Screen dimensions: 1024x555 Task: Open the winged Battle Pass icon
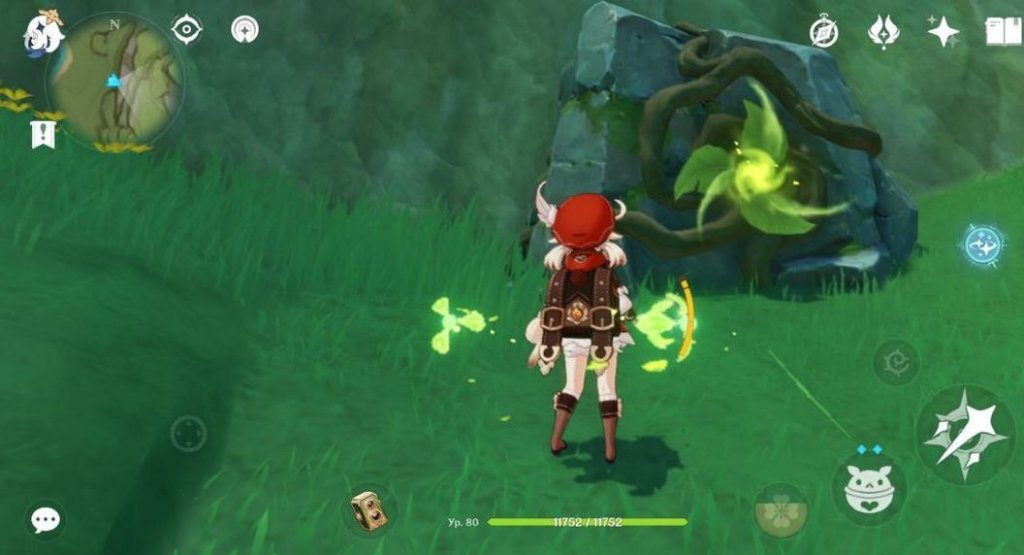point(883,31)
